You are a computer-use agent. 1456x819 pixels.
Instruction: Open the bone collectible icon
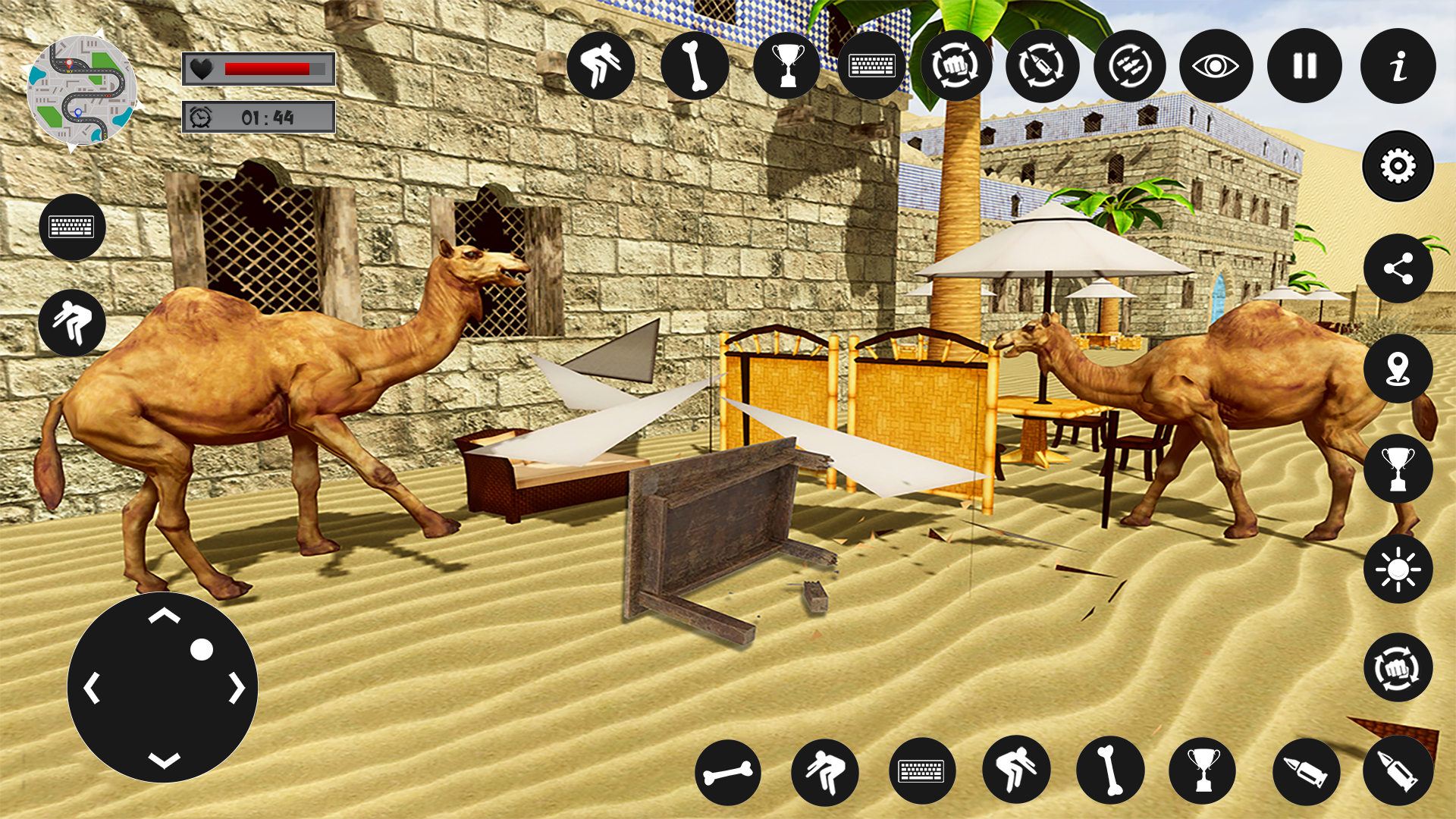tap(695, 66)
